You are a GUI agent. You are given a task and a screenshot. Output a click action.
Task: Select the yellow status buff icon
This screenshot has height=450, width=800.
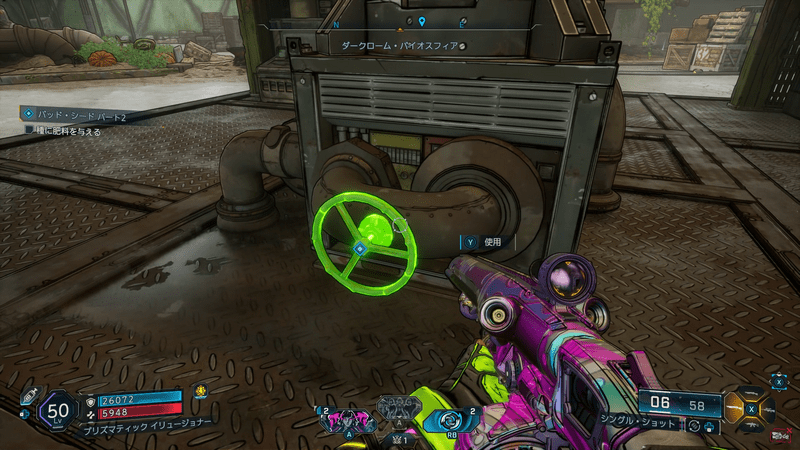pos(200,392)
